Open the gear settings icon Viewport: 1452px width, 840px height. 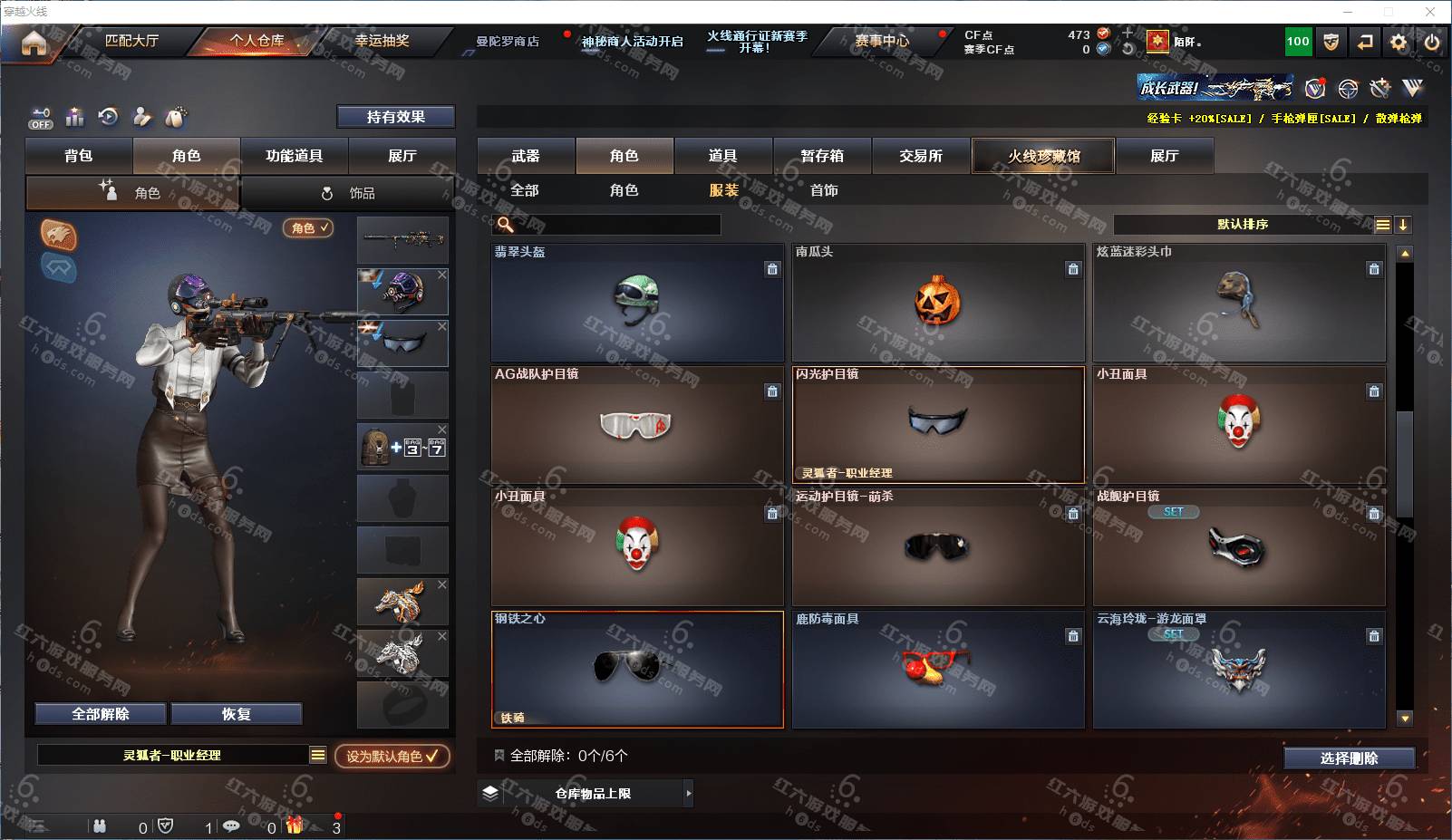[1399, 43]
